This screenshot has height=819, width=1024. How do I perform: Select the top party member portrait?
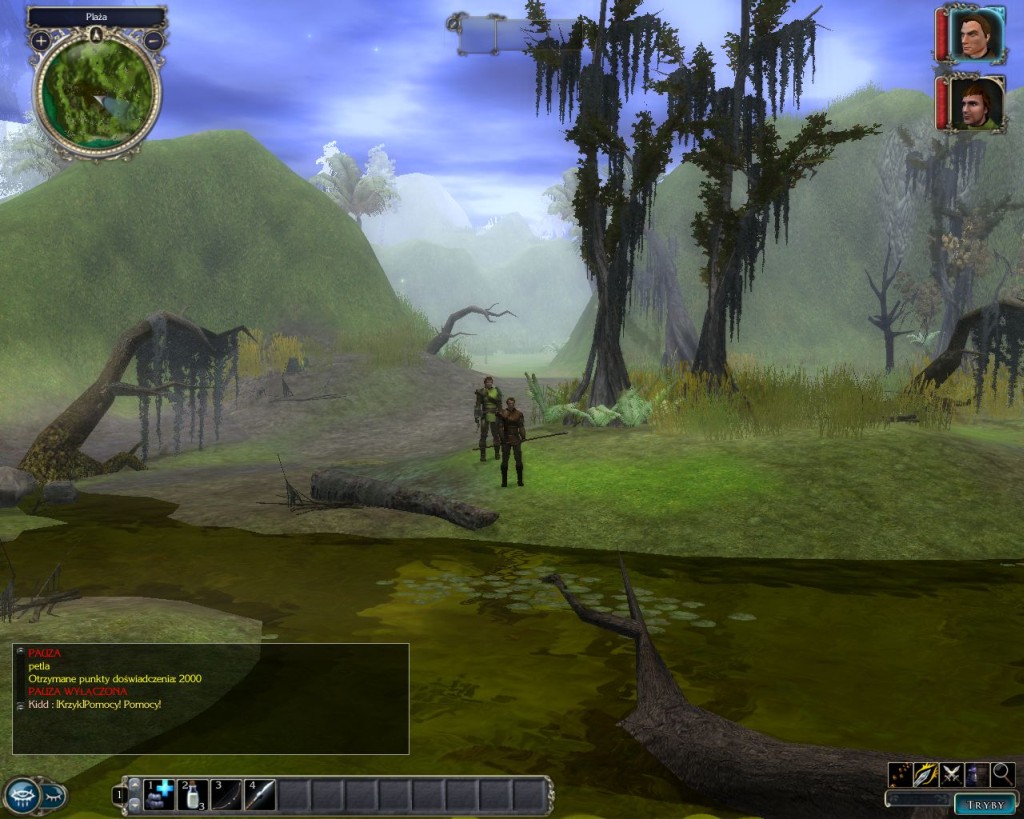[x=976, y=35]
